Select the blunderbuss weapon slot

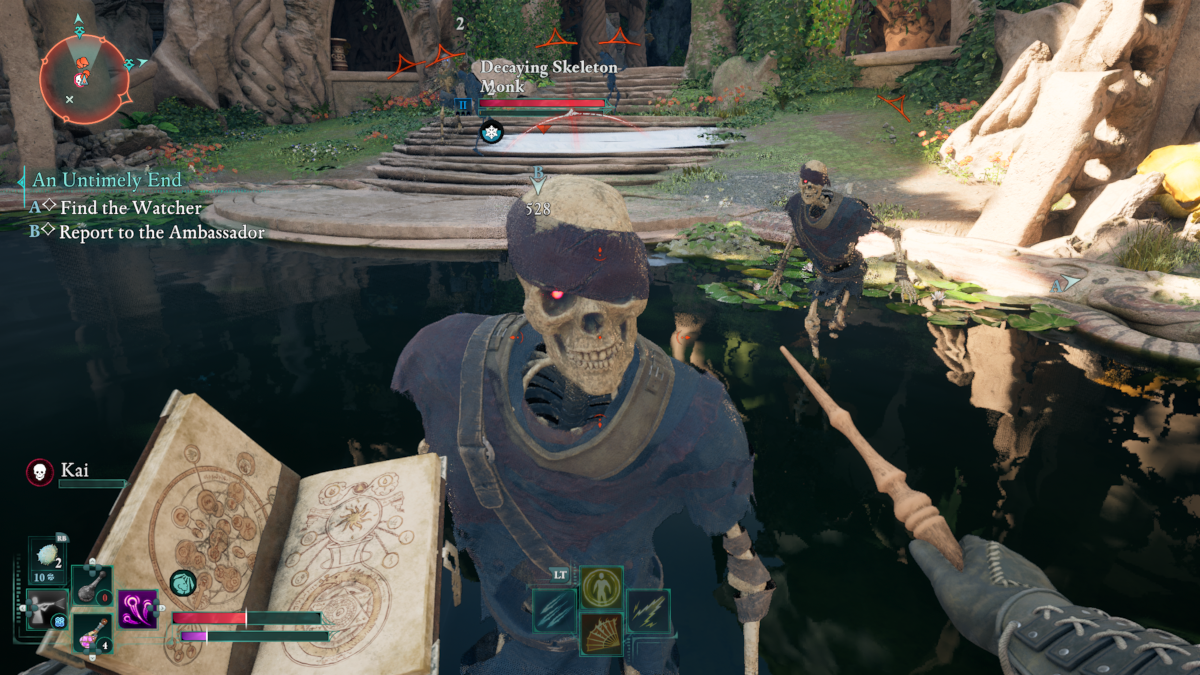coord(46,609)
